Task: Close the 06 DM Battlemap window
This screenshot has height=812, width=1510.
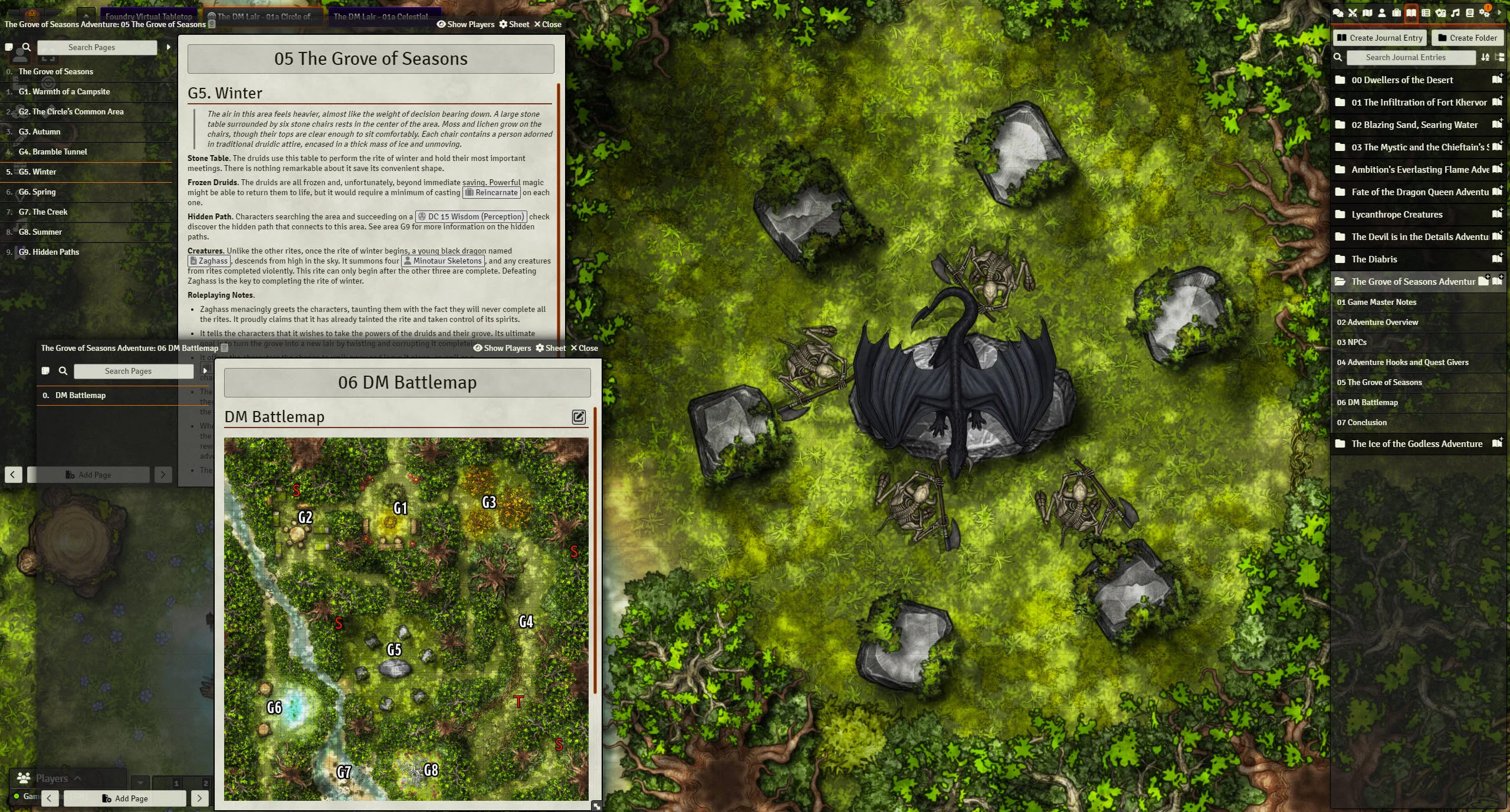Action: click(584, 348)
